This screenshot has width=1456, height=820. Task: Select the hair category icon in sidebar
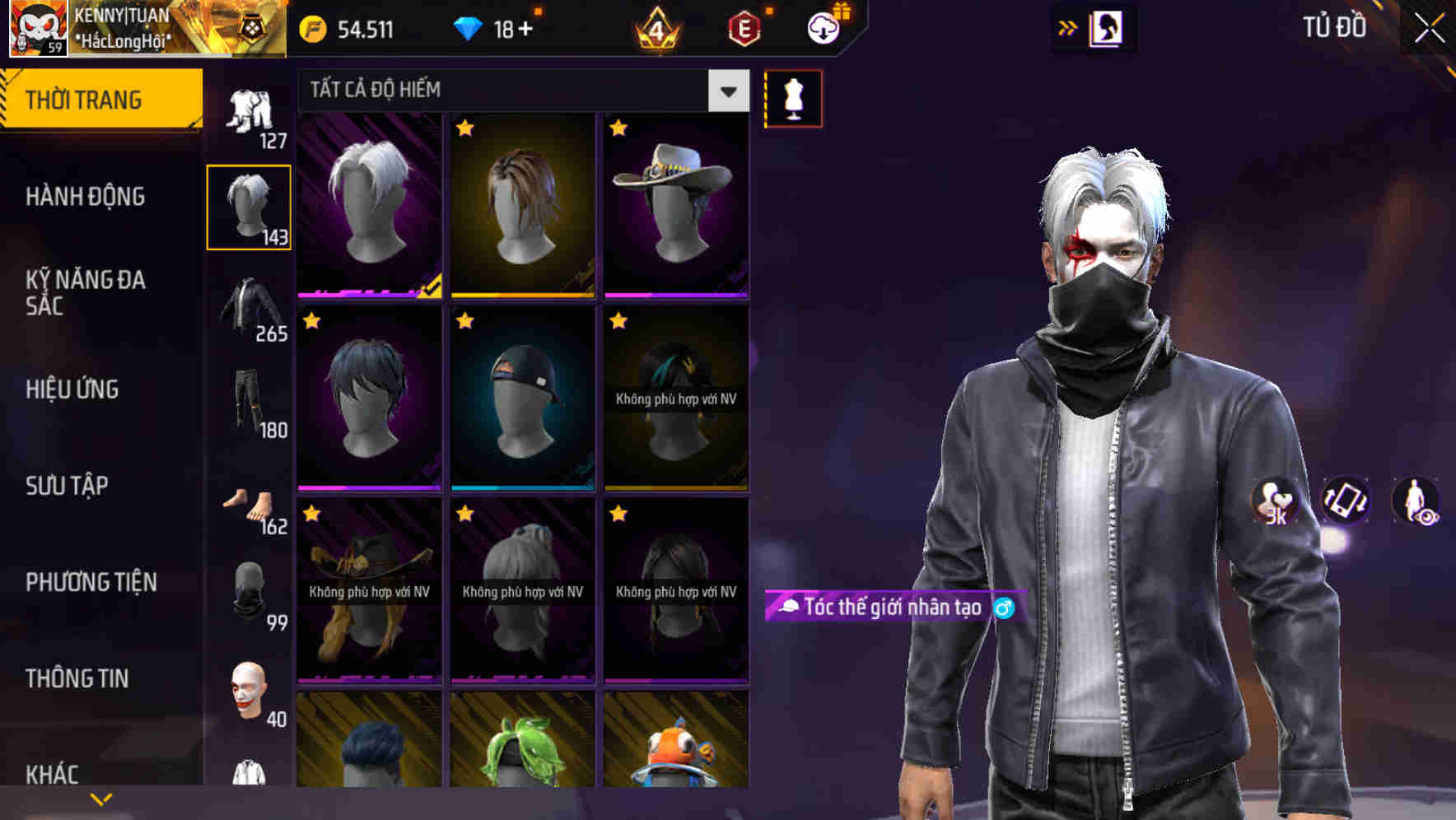[x=250, y=204]
